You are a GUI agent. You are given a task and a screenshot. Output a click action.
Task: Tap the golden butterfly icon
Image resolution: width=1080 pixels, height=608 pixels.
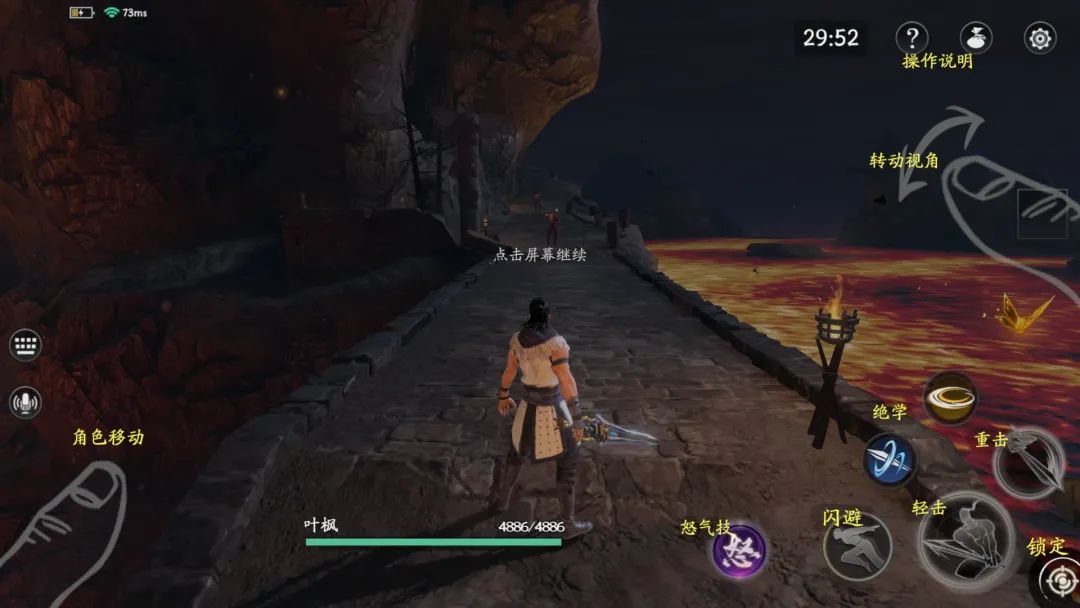[x=1024, y=313]
